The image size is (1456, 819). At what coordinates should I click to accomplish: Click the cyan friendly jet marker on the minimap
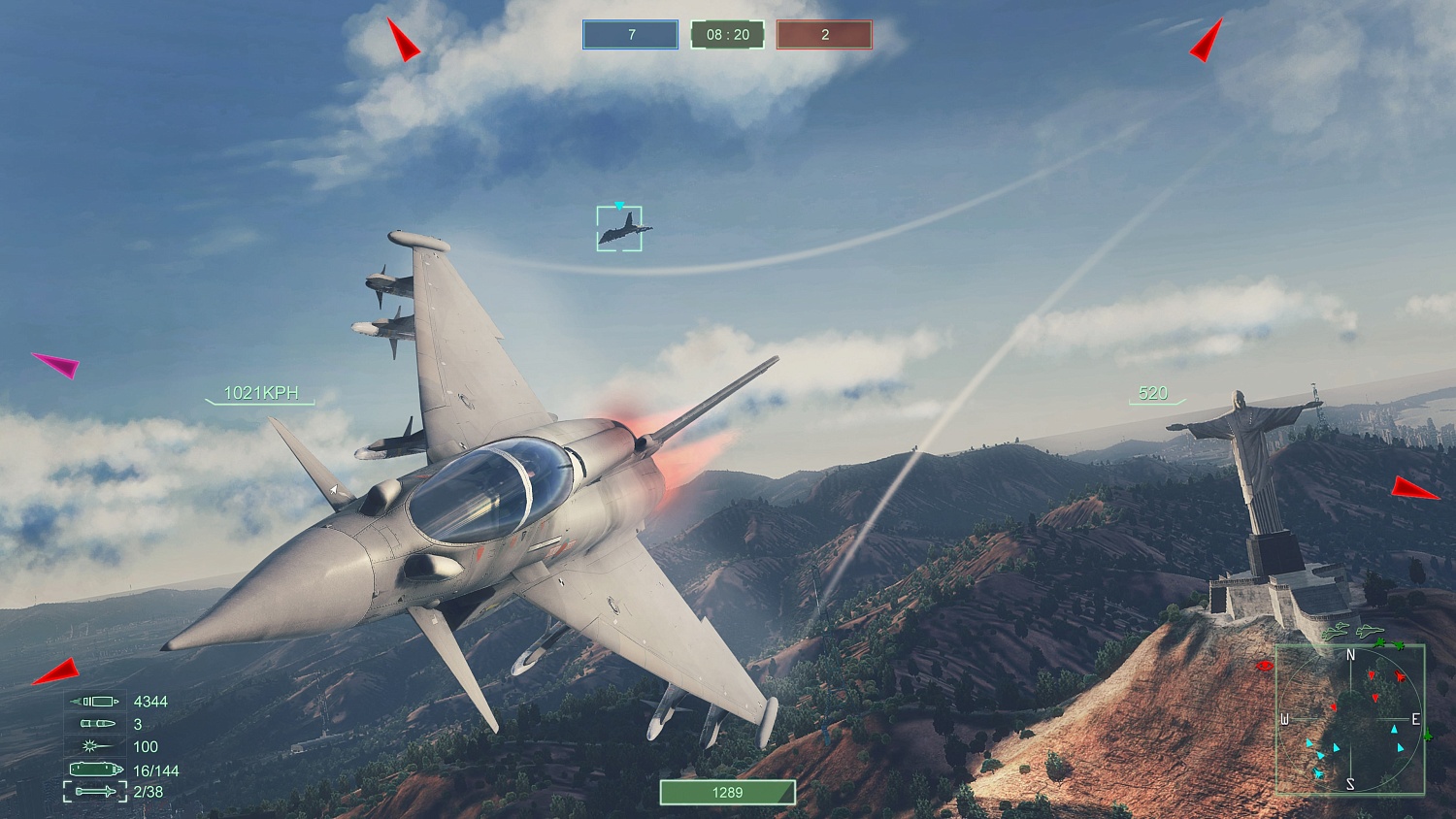tap(1318, 773)
